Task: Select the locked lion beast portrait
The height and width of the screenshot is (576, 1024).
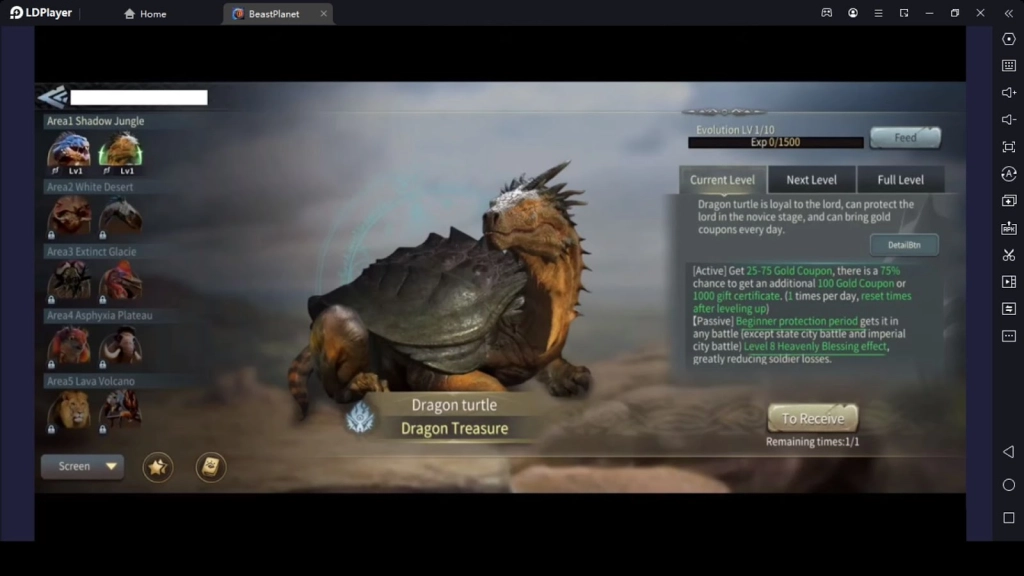Action: click(69, 410)
